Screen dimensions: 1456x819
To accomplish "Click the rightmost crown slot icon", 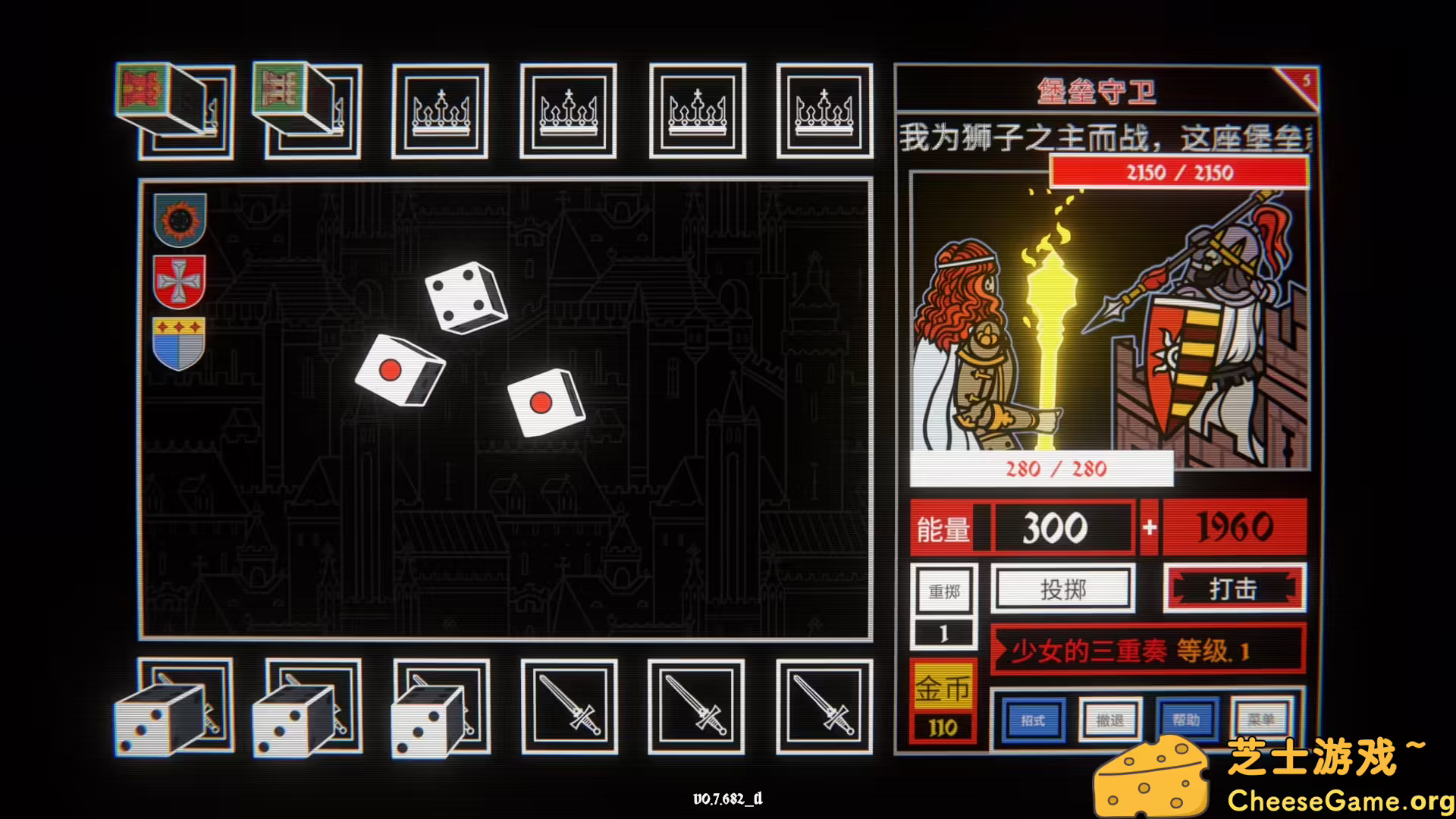I will point(825,111).
